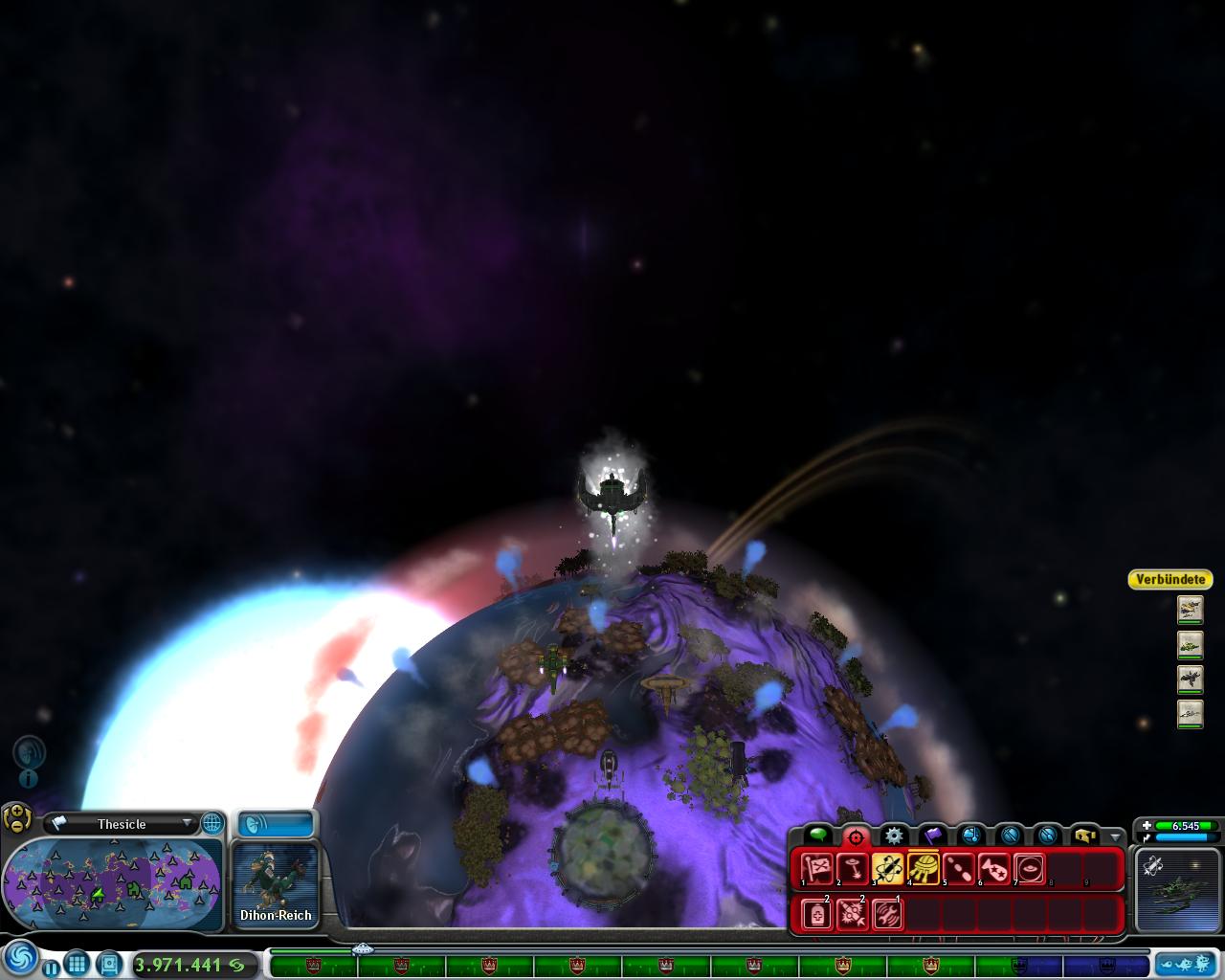Expand the Thesicle planet dropdown
The image size is (1225, 980).
click(187, 823)
